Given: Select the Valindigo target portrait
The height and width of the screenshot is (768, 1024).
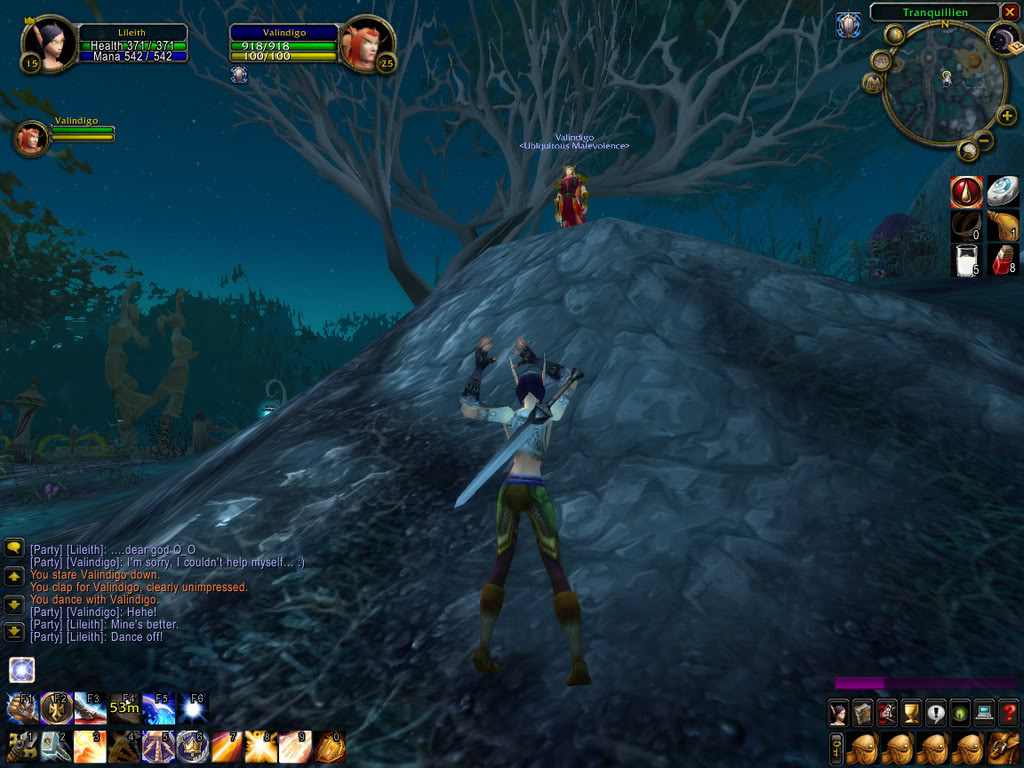Looking at the screenshot, I should pos(365,45).
